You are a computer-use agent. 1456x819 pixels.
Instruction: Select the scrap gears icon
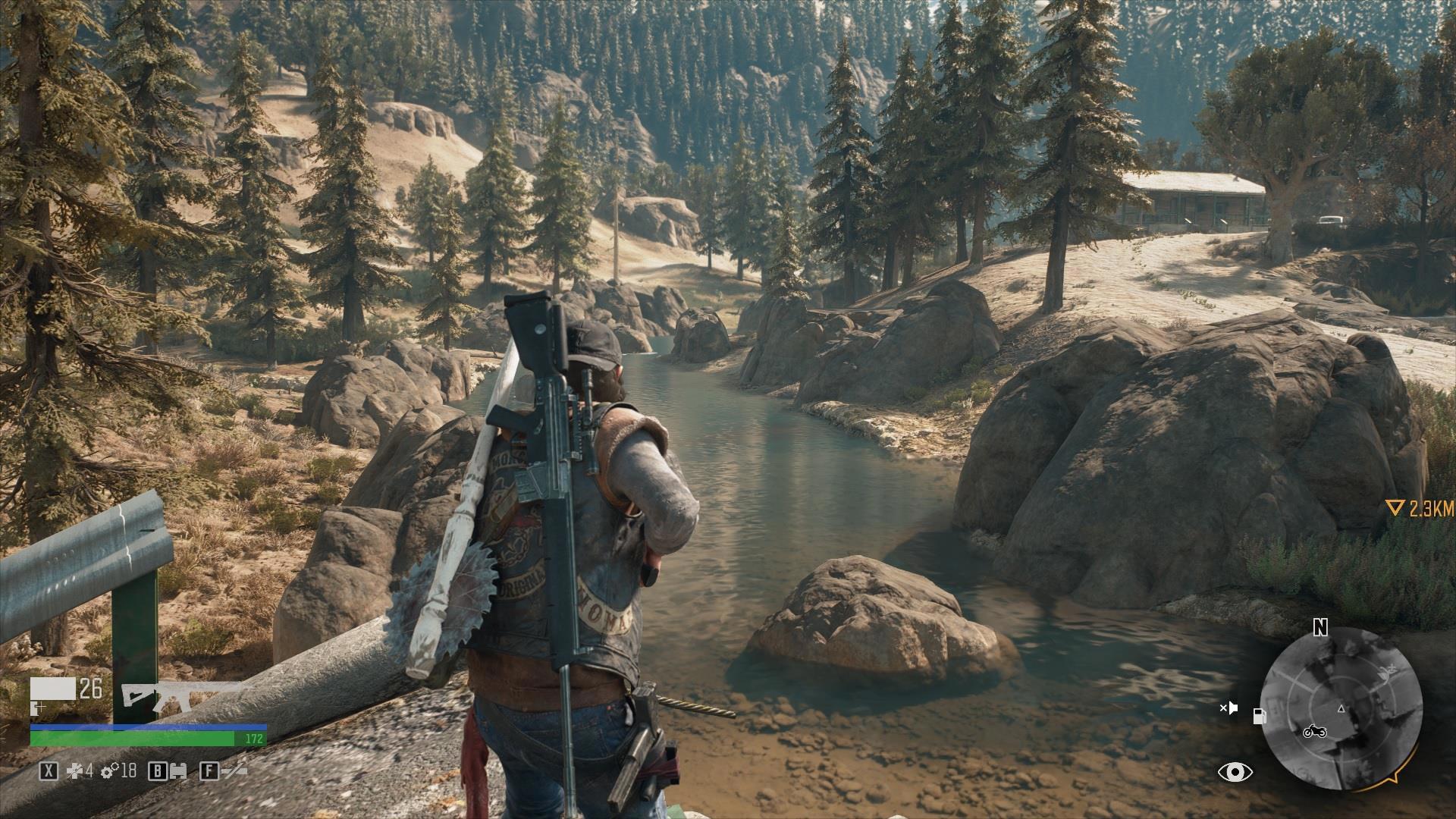110,771
